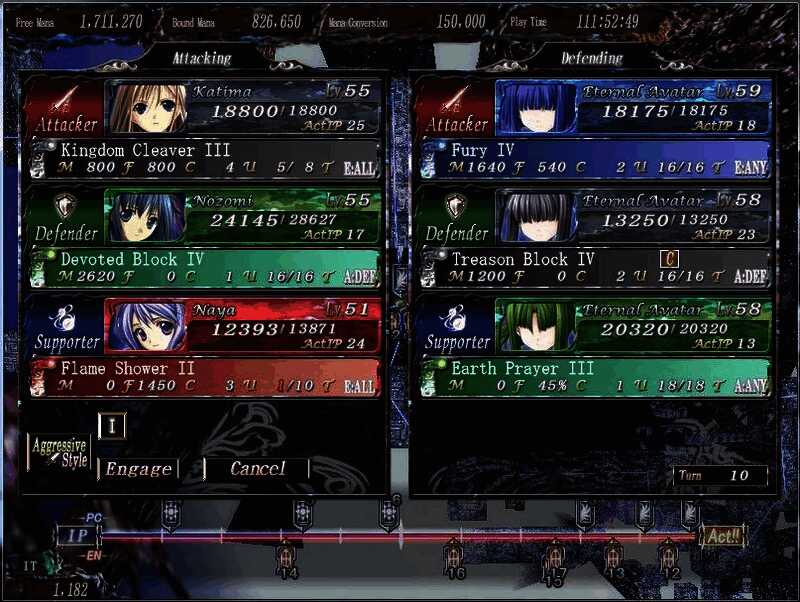Pick the Flame Shower II skill
Image resolution: width=800 pixels, height=602 pixels.
[x=204, y=377]
